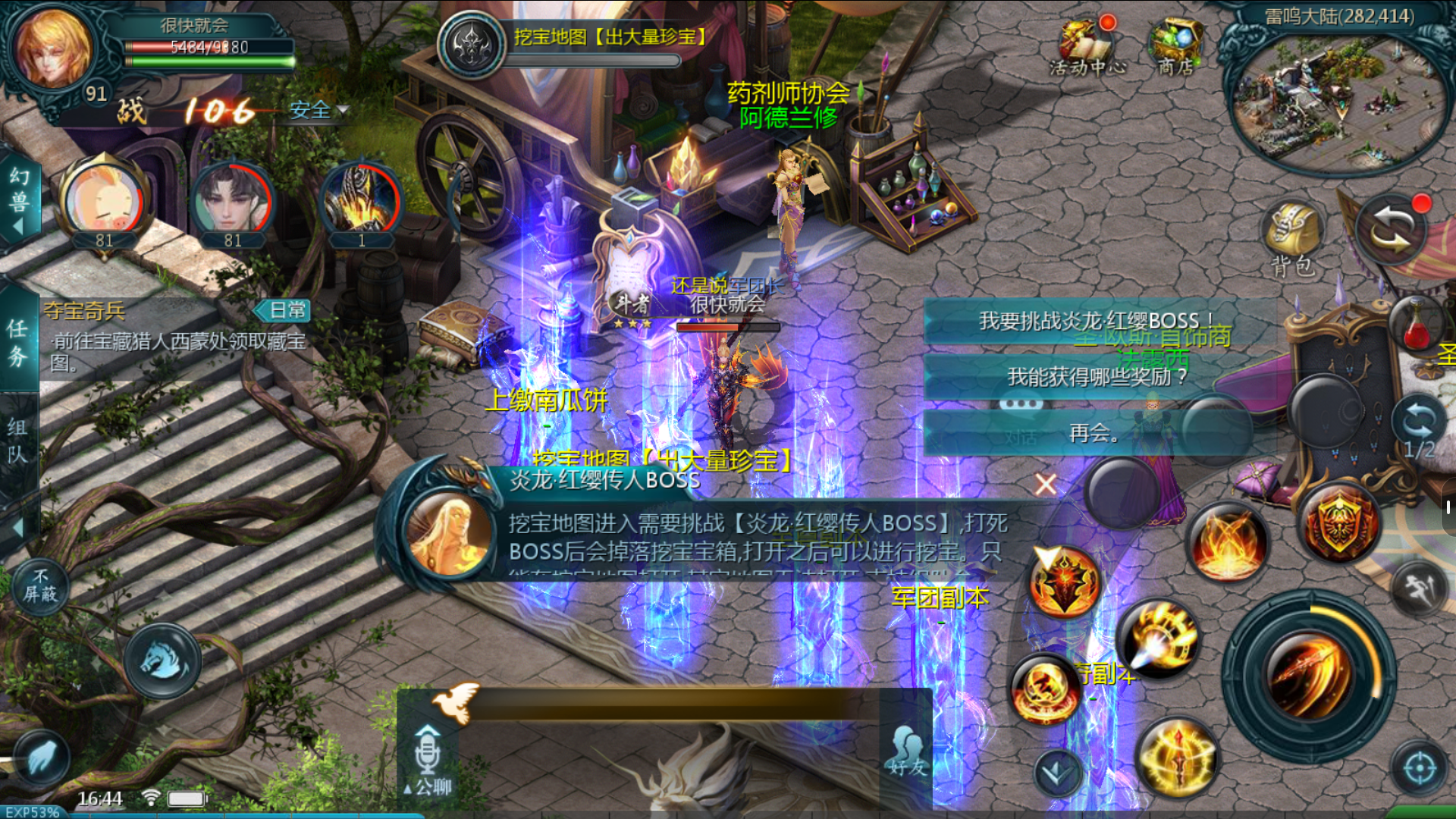
Task: Toggle the 不屏蔽 display filter button
Action: 40,586
